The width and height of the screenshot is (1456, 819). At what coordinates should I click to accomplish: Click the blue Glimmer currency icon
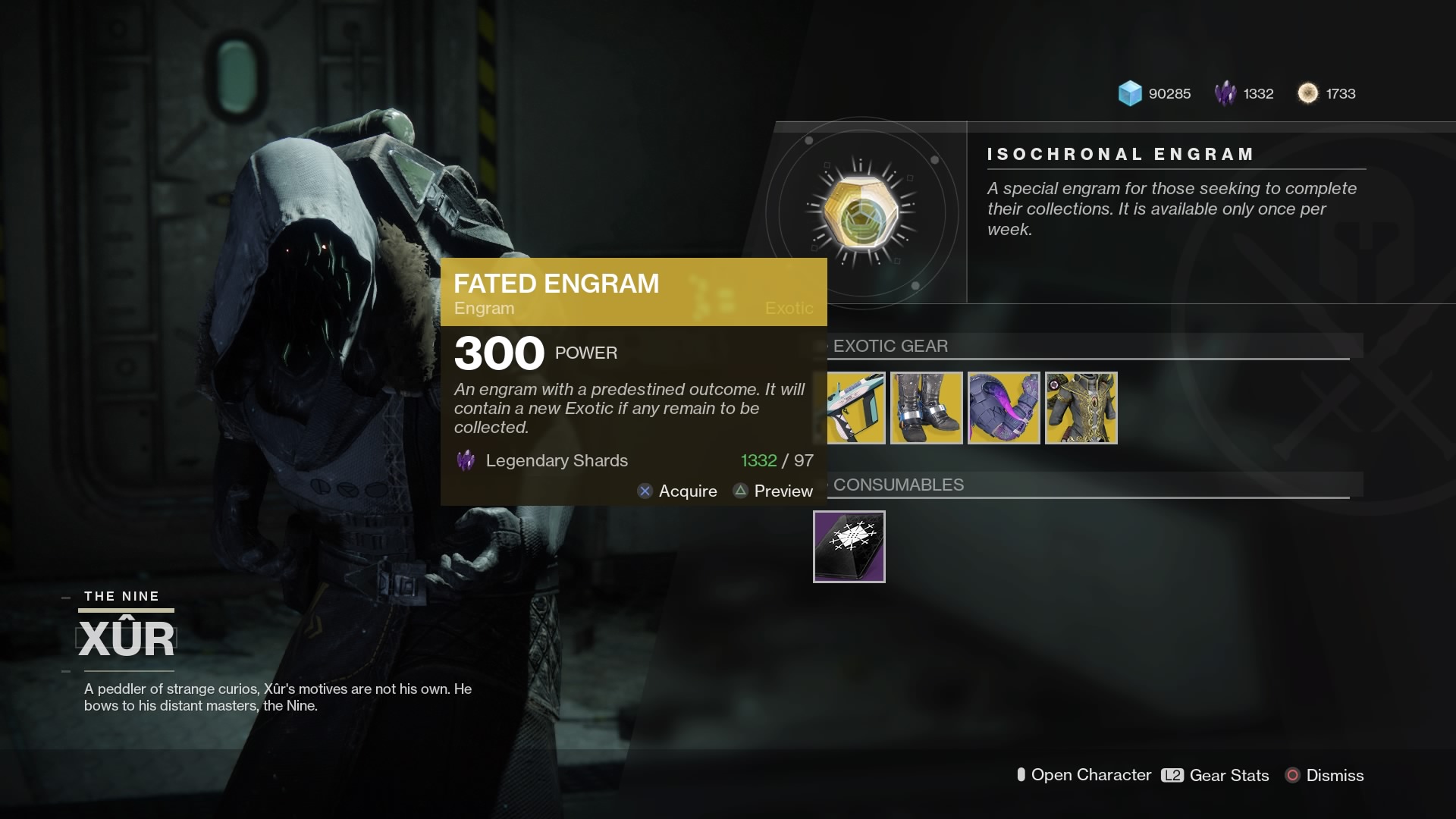tap(1129, 93)
